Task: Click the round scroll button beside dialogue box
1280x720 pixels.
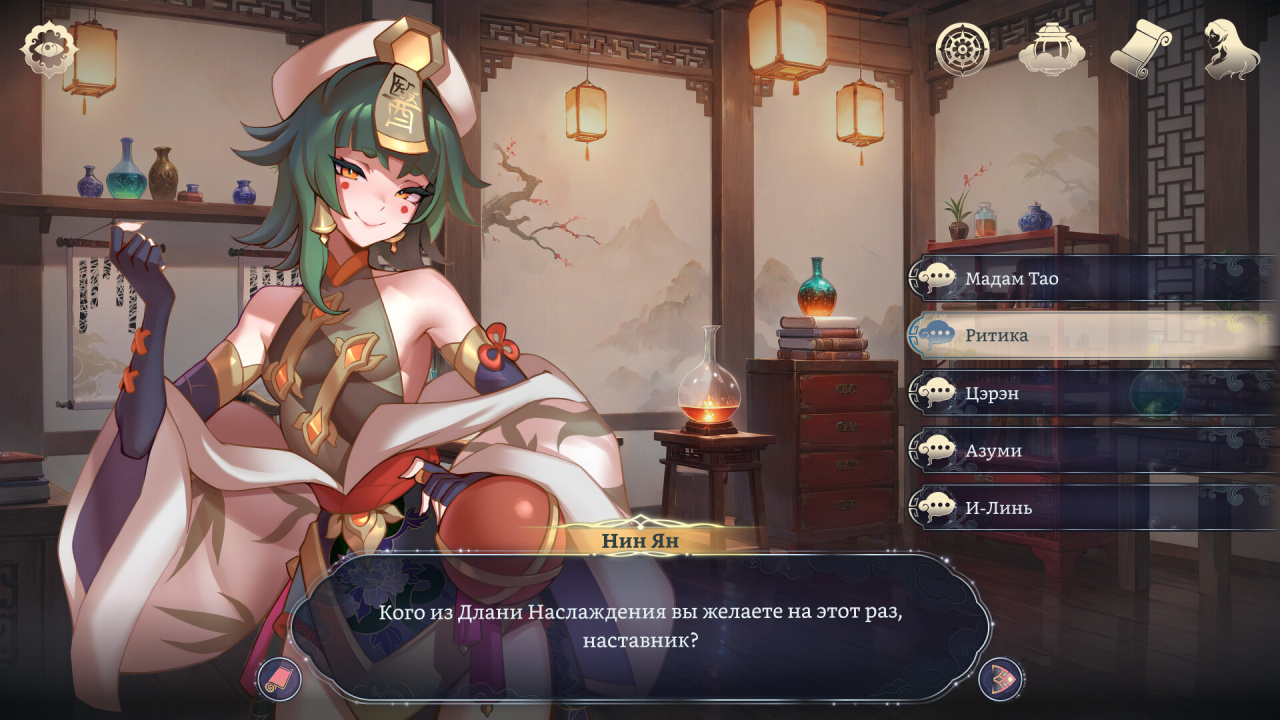Action: tap(279, 680)
